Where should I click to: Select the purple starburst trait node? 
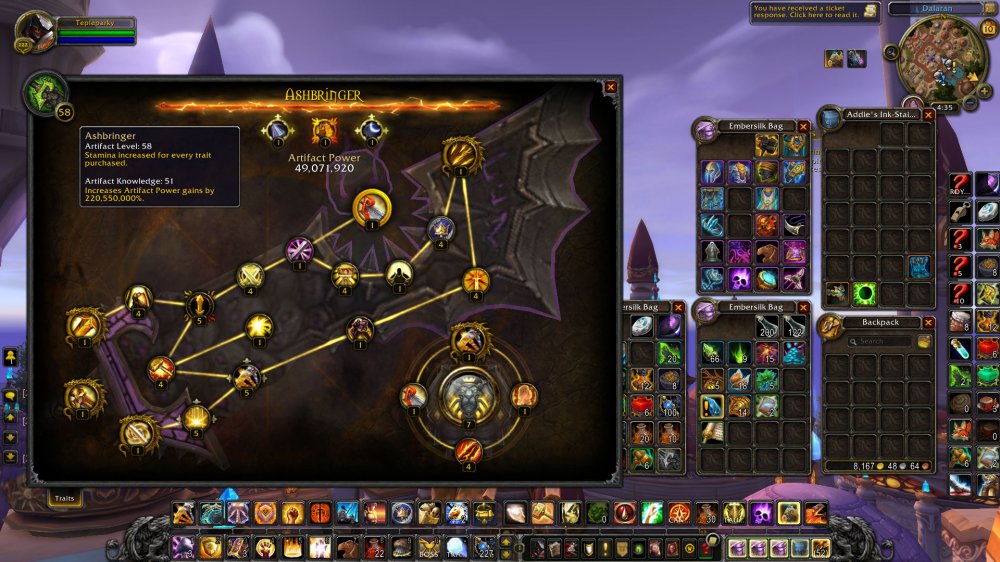click(300, 249)
